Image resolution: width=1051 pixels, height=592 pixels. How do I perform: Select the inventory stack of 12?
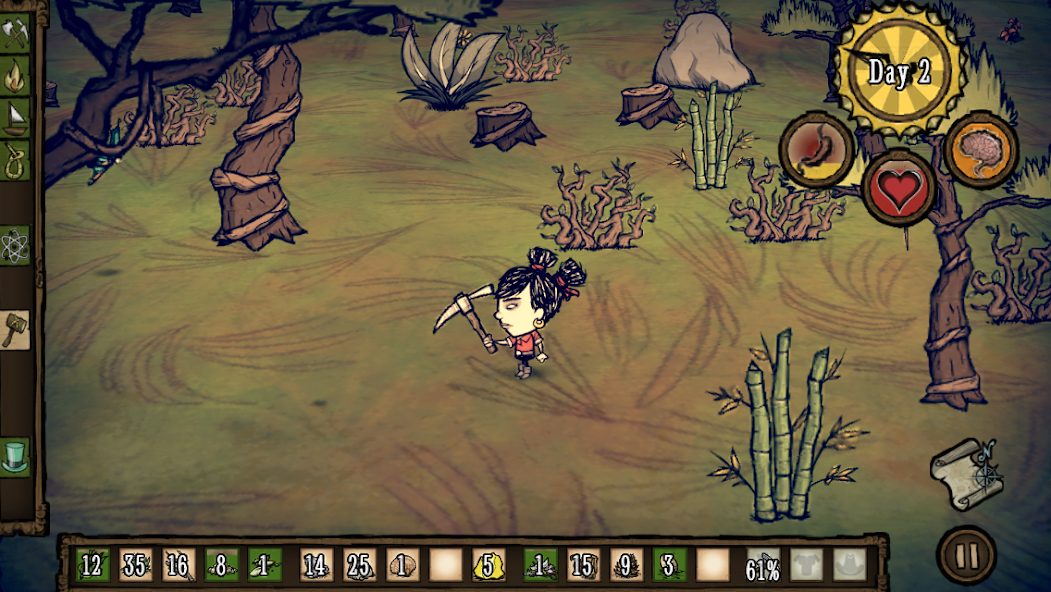pyautogui.click(x=92, y=566)
